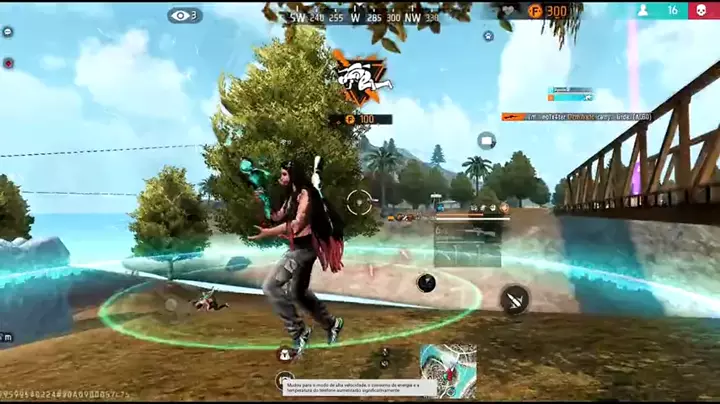
Task: Tap the fire button with bullet icon
Action: pos(515,298)
